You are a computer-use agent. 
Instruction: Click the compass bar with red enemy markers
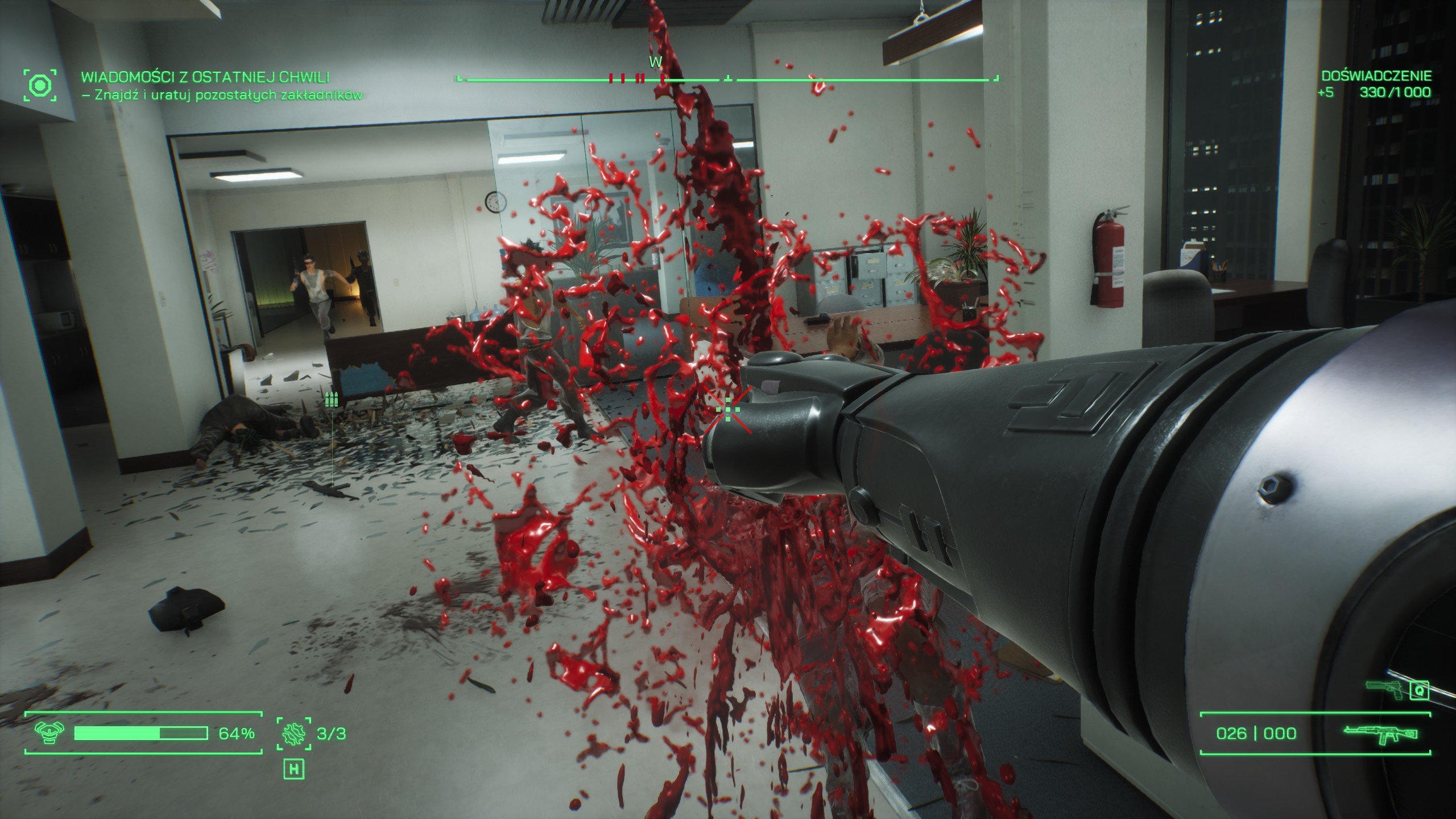click(727, 79)
